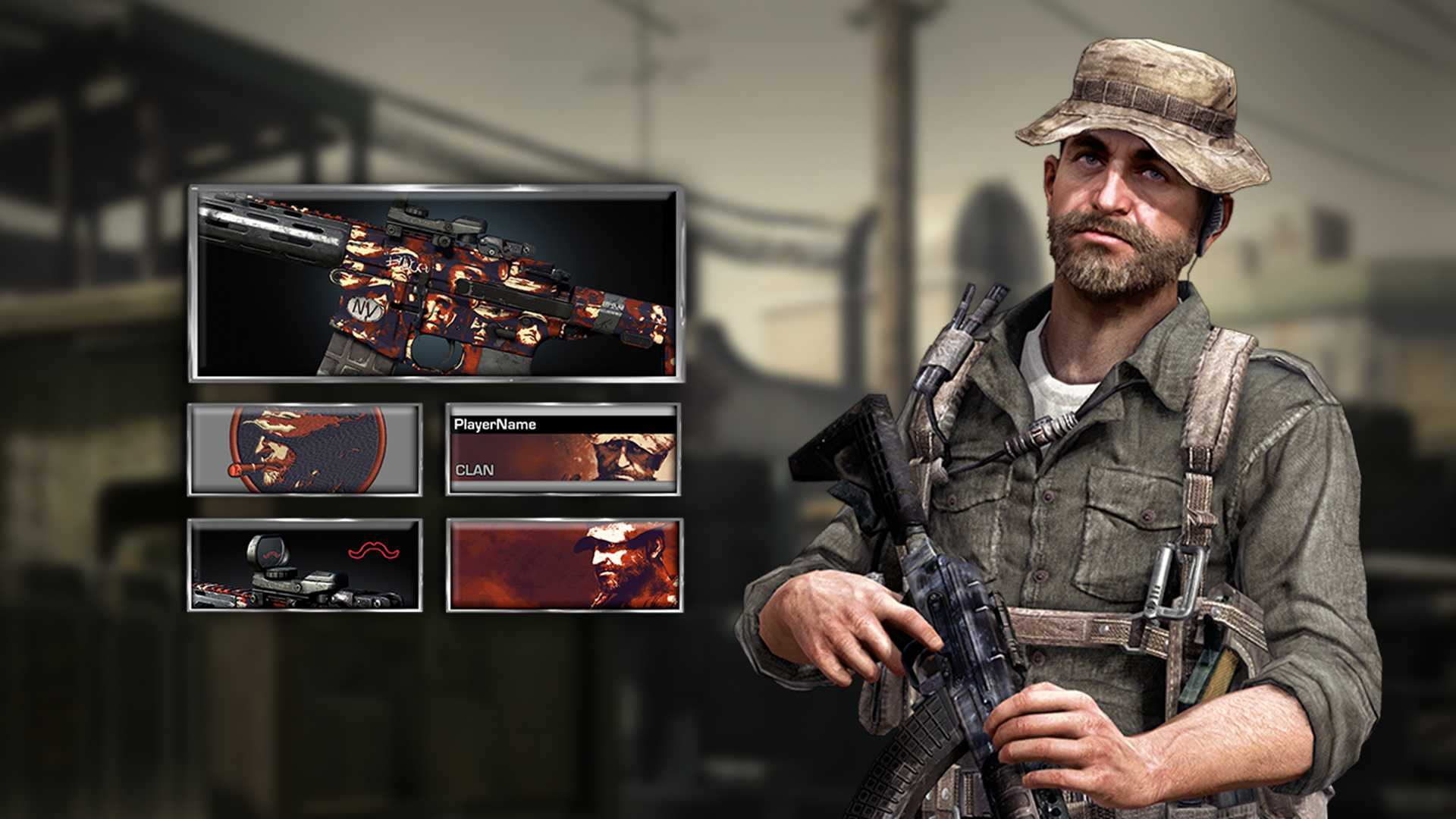Pick the red soldier background thumbnail
Image resolution: width=1456 pixels, height=819 pixels.
tap(563, 565)
